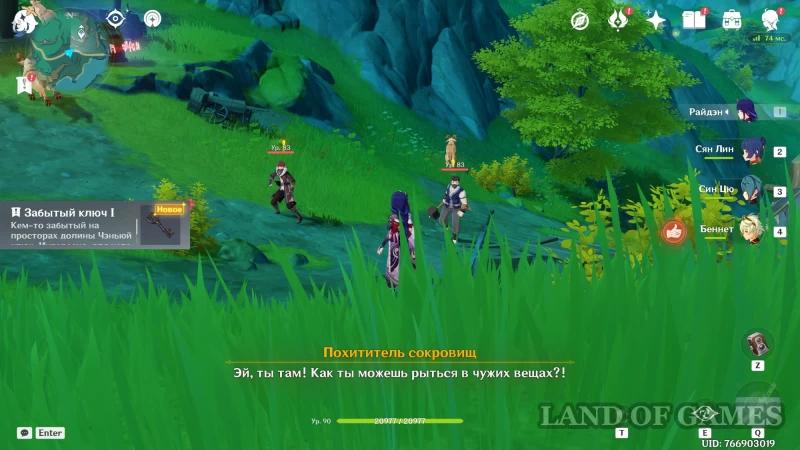The width and height of the screenshot is (800, 450).
Task: Activate the elemental skill icon
Action: pos(705,414)
